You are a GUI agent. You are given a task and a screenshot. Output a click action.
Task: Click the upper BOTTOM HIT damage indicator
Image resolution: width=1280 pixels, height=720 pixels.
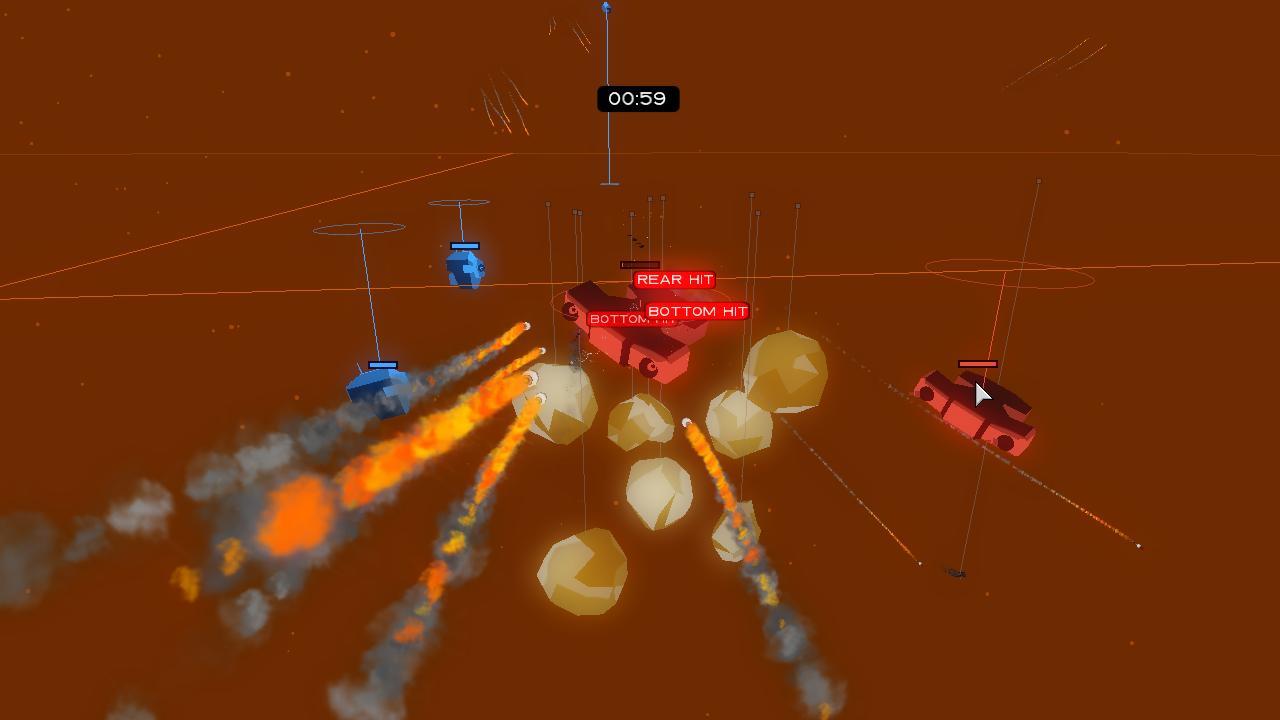[x=696, y=311]
